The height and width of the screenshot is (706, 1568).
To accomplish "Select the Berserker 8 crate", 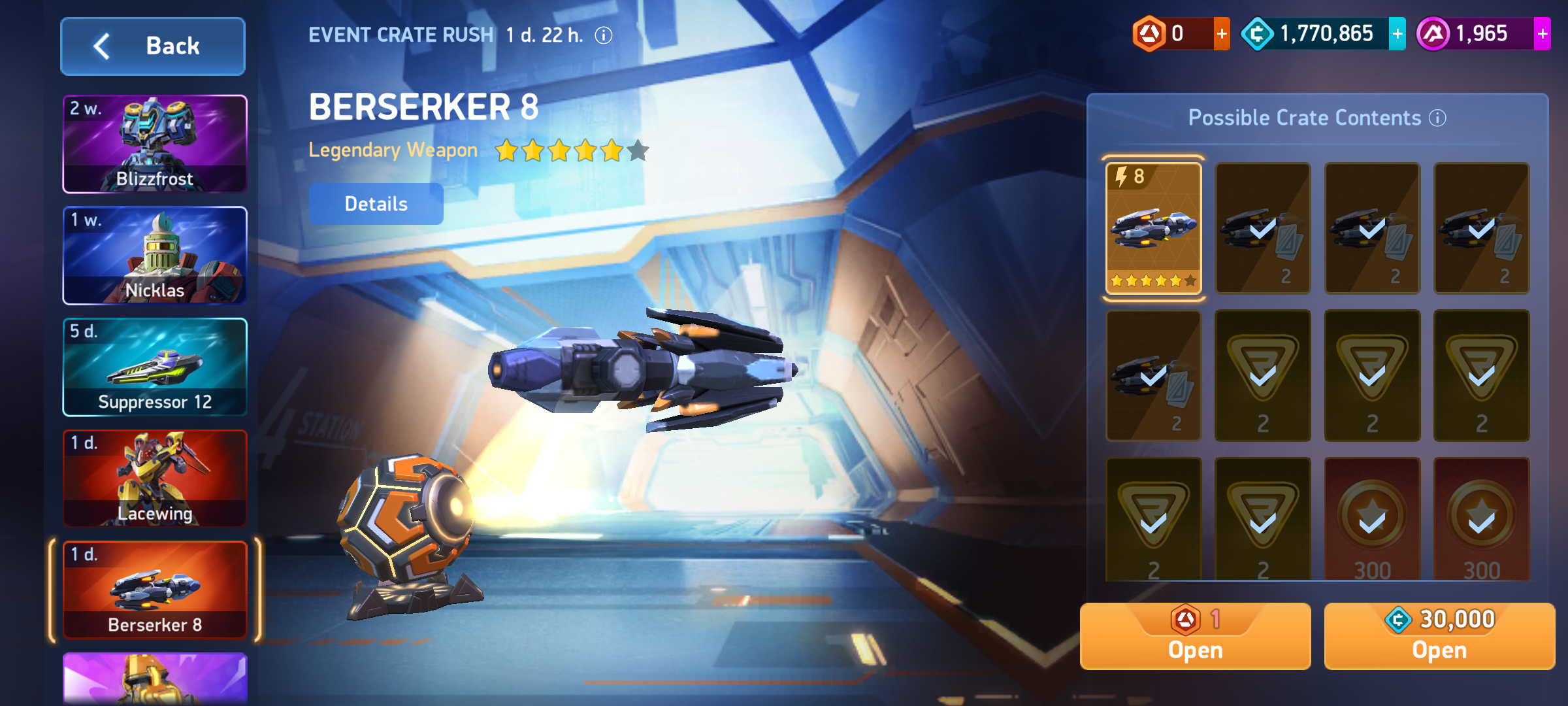I will coord(155,590).
